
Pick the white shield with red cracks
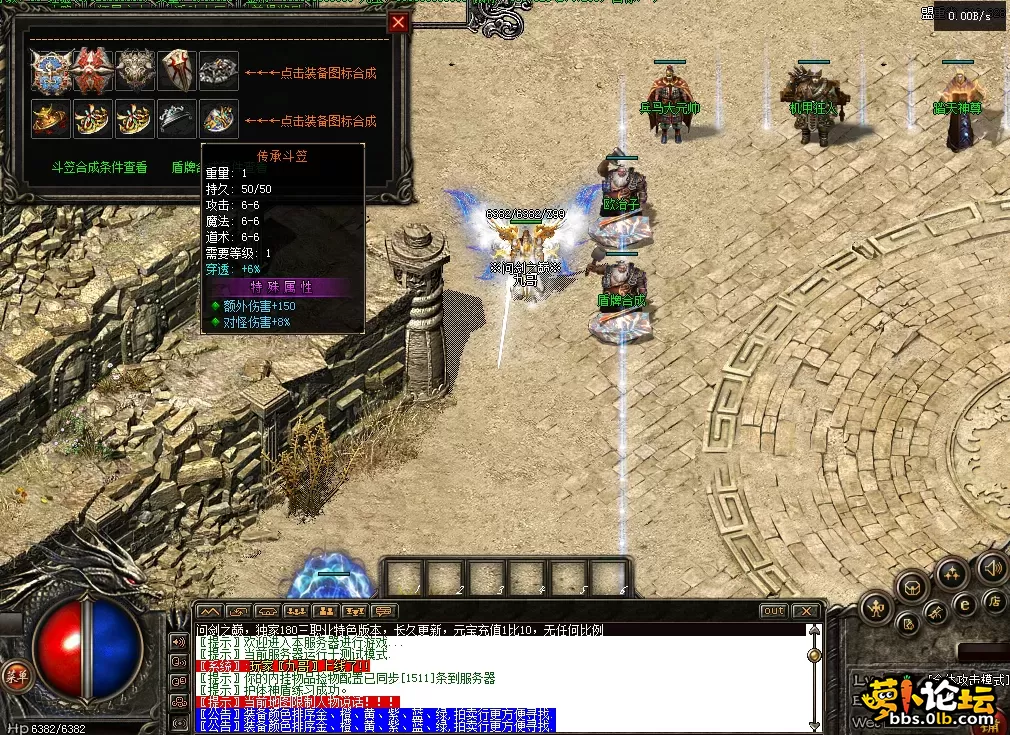[x=176, y=71]
